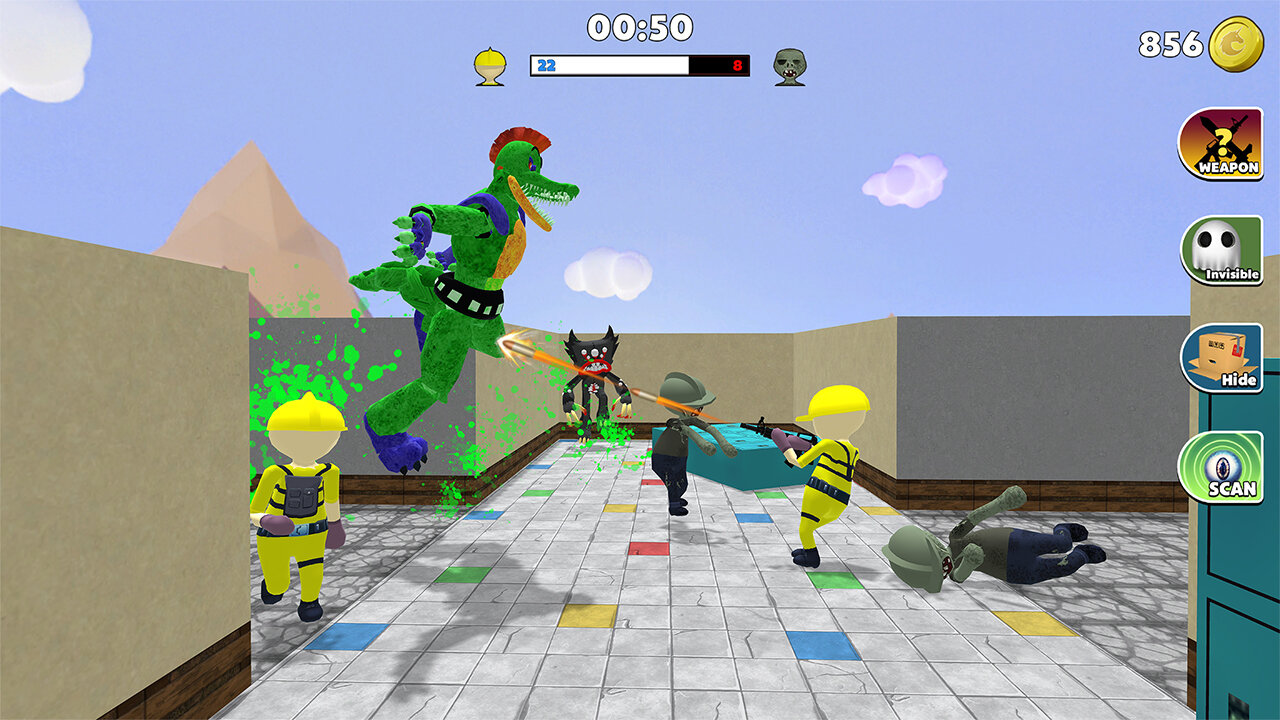The width and height of the screenshot is (1280, 720).
Task: Open the Weapon selection button
Action: click(x=1219, y=144)
